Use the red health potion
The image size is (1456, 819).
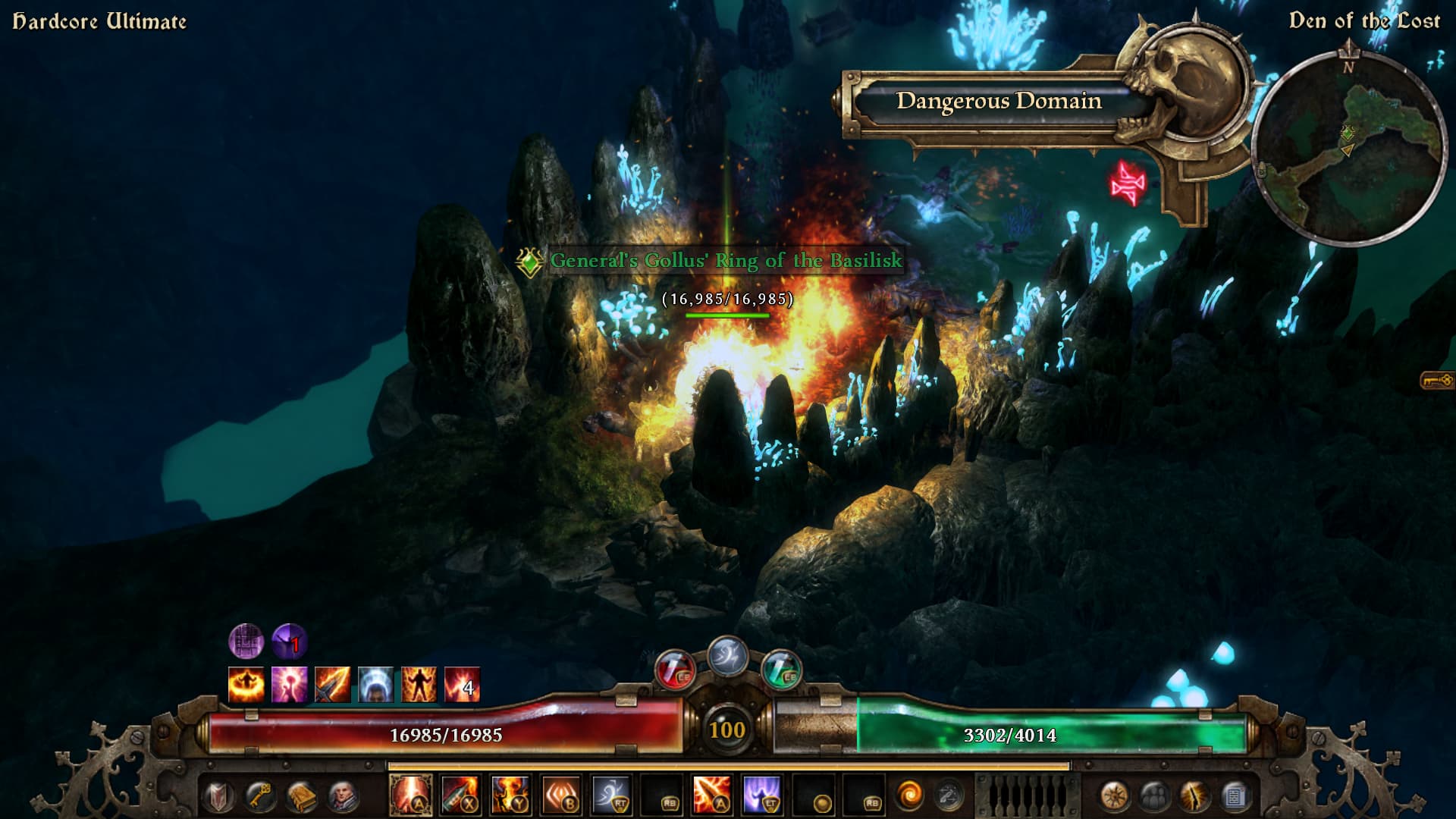(x=673, y=670)
